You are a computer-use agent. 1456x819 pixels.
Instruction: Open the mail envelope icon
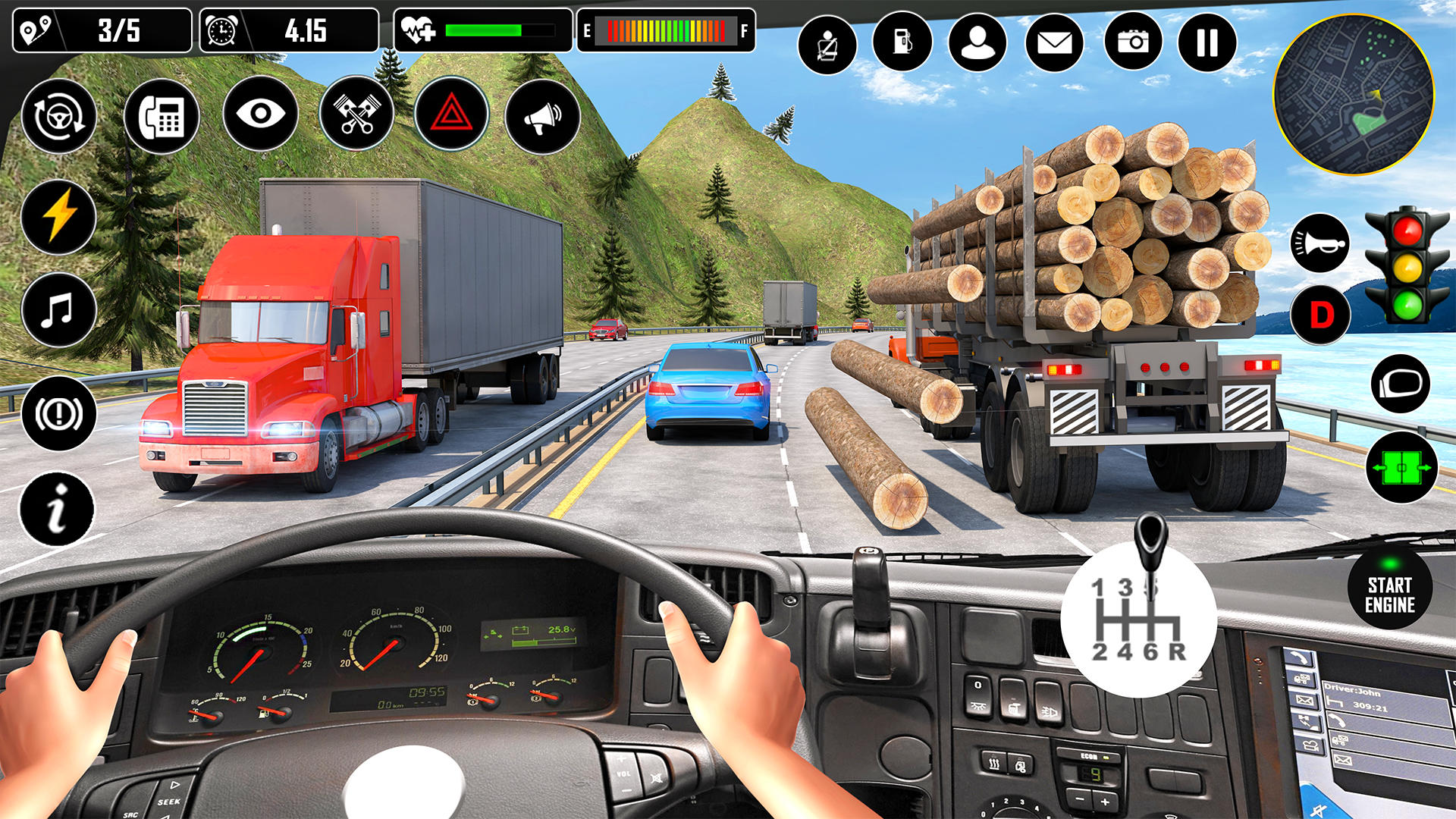pos(1054,42)
